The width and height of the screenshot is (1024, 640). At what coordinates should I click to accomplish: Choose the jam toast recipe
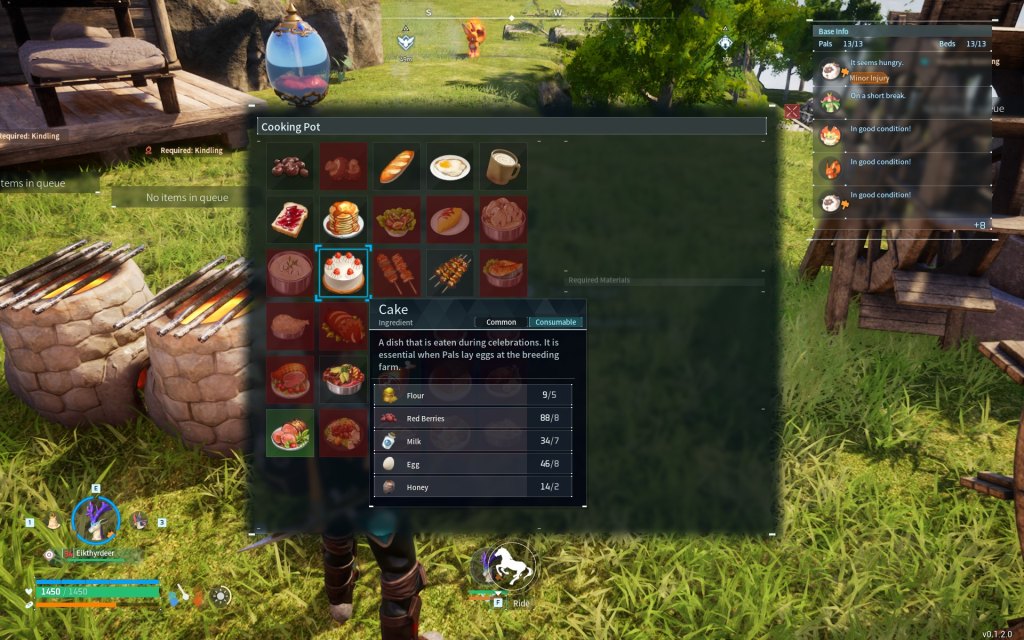point(290,219)
